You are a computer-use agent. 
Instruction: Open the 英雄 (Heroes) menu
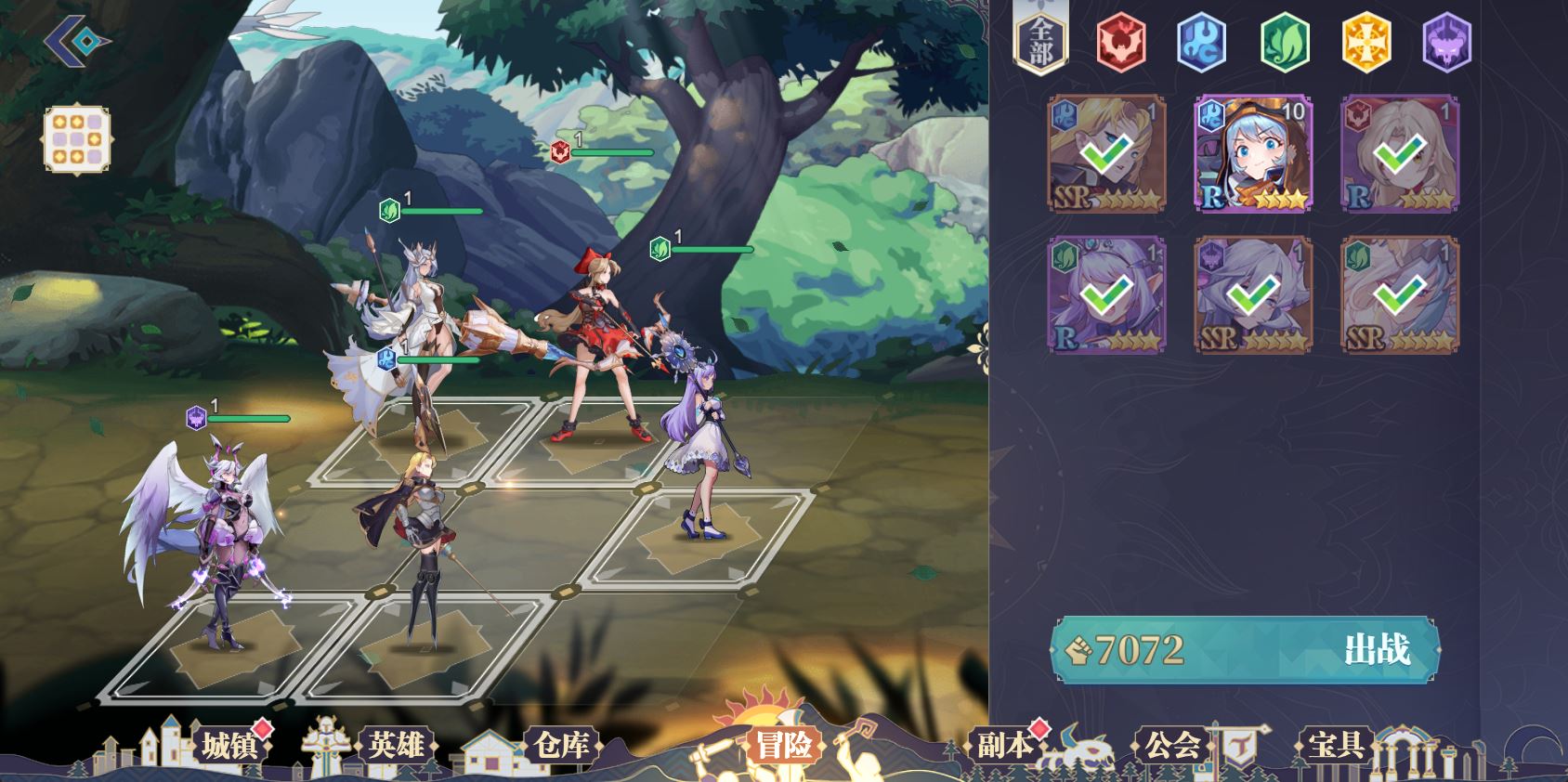pos(396,745)
